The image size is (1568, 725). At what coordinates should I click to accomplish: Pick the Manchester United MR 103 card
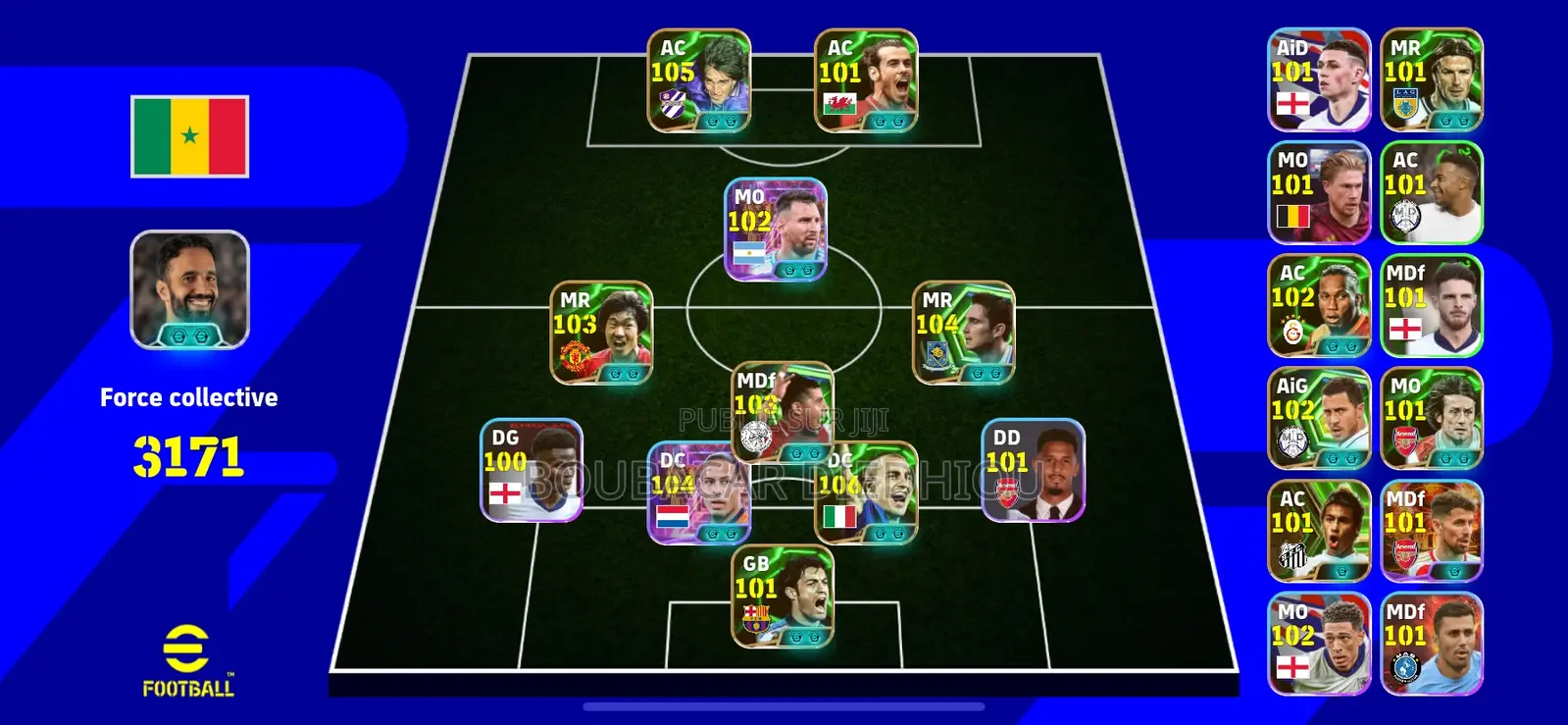601,334
